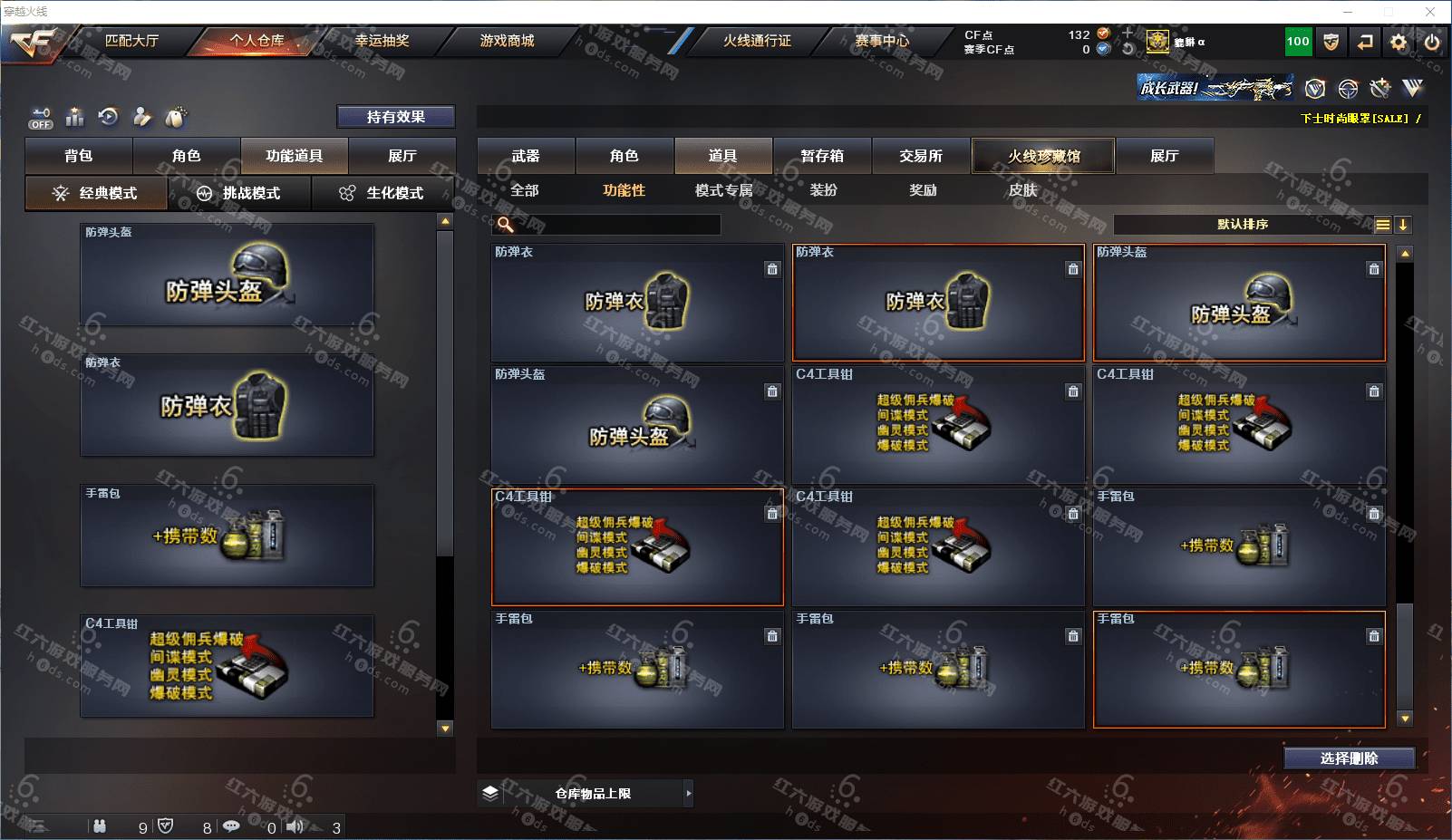This screenshot has width=1452, height=840.
Task: Expand 仓库物品上限 storage limit
Action: 593,794
